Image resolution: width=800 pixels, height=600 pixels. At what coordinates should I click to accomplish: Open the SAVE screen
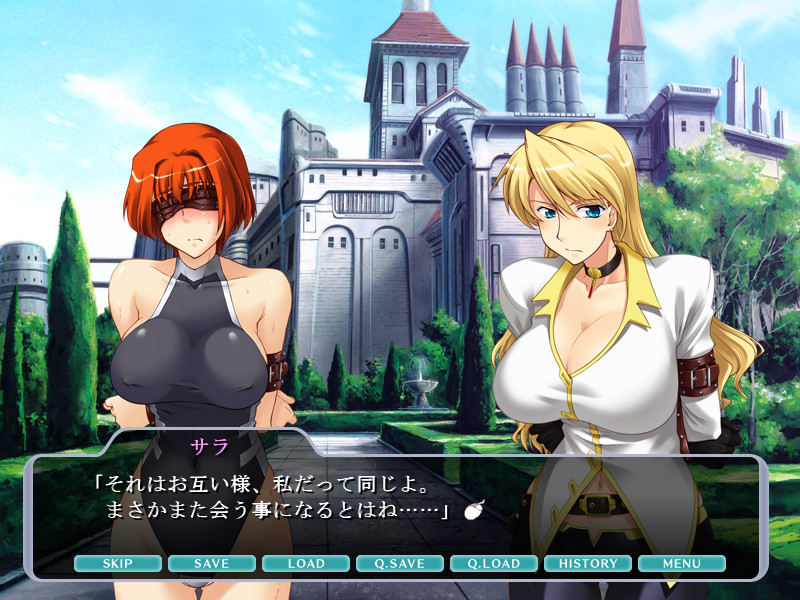click(x=211, y=563)
